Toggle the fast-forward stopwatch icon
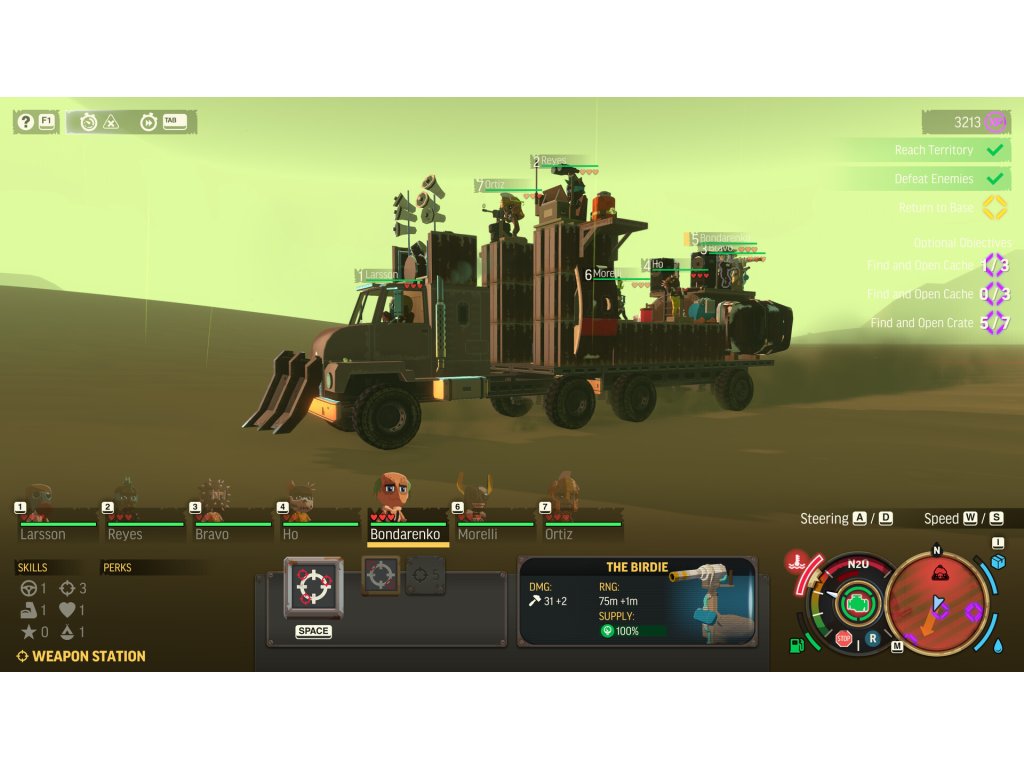 click(149, 122)
